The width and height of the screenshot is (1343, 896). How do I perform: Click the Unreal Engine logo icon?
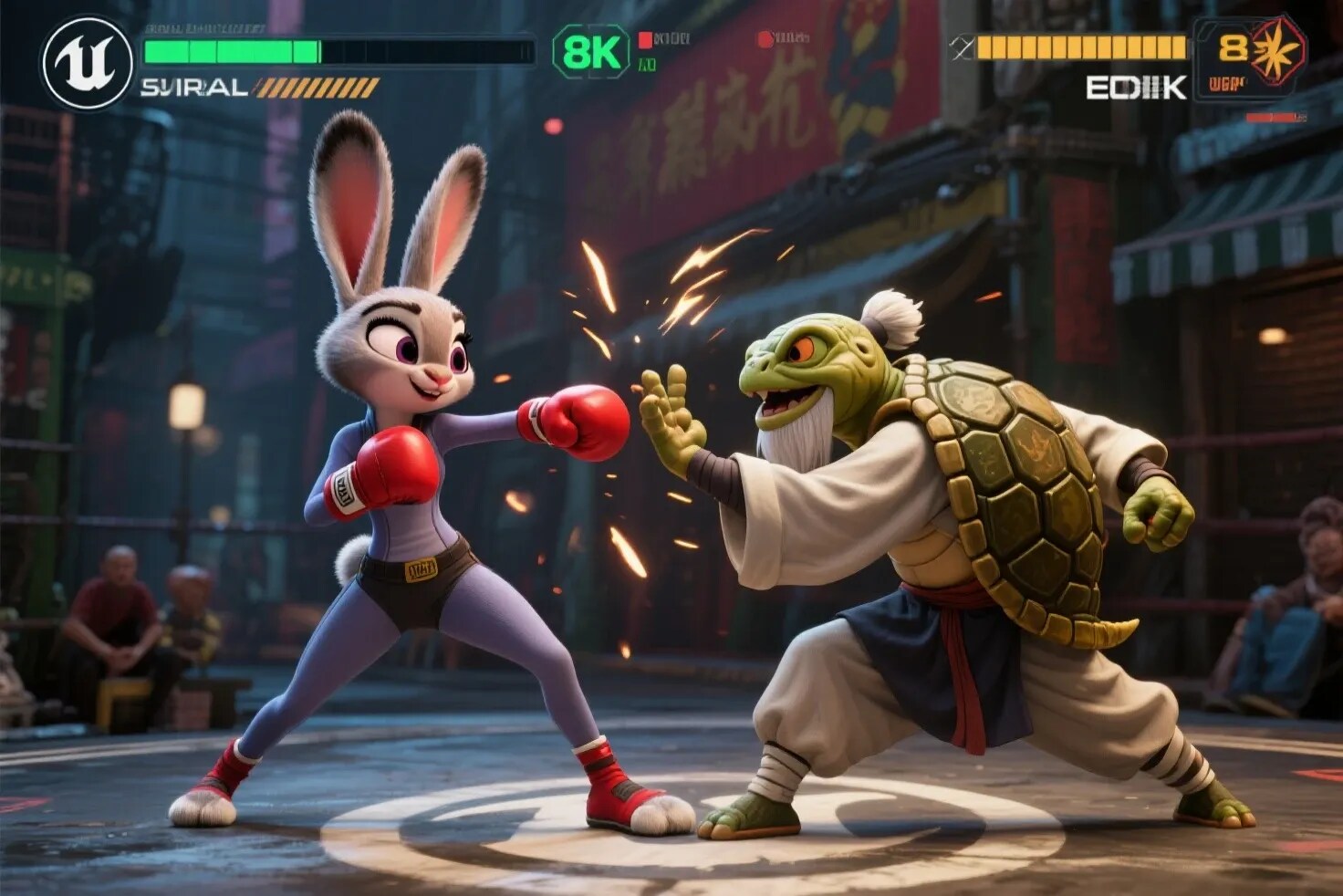(88, 63)
